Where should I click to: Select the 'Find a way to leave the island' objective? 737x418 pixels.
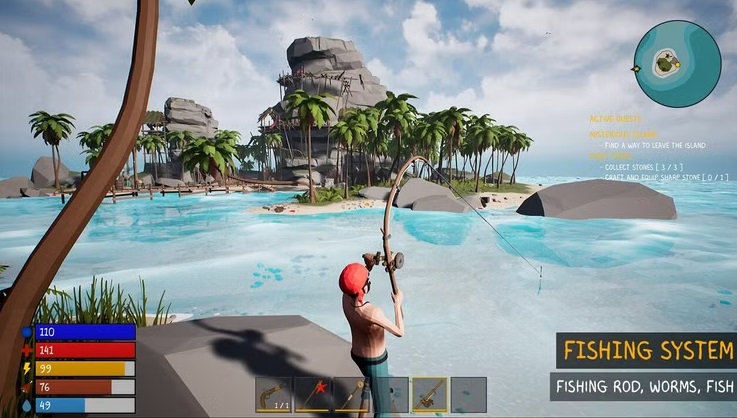654,146
